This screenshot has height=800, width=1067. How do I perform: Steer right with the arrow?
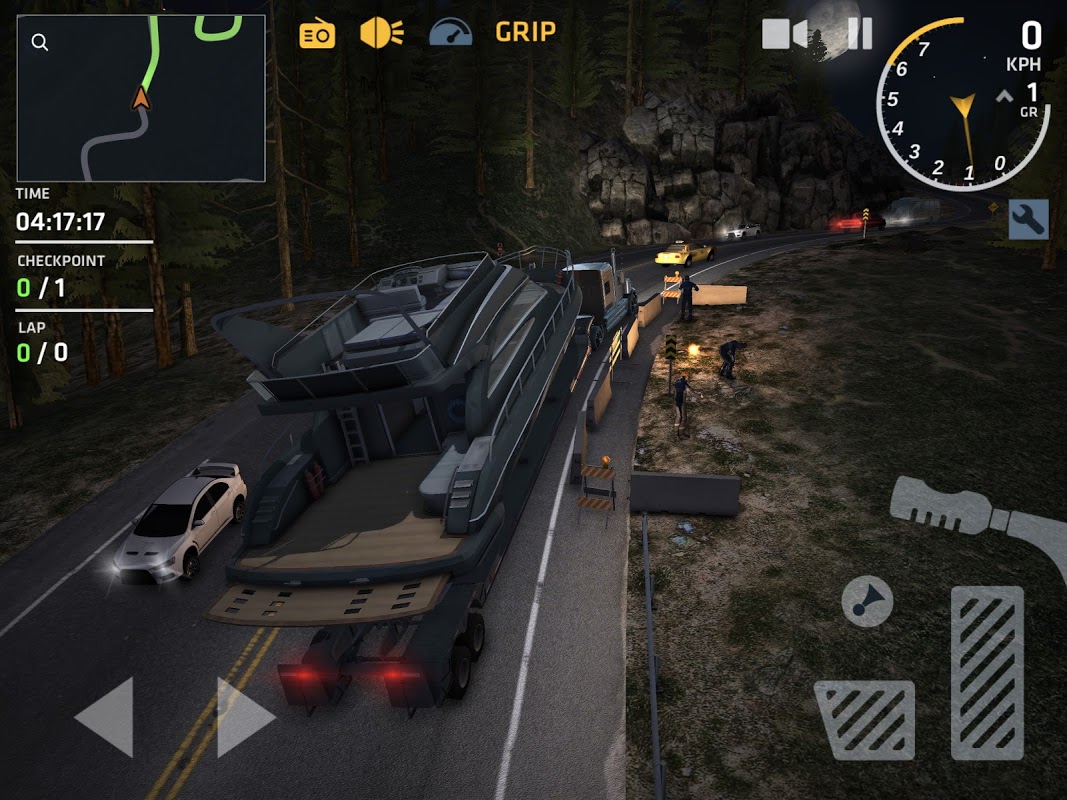[x=244, y=716]
